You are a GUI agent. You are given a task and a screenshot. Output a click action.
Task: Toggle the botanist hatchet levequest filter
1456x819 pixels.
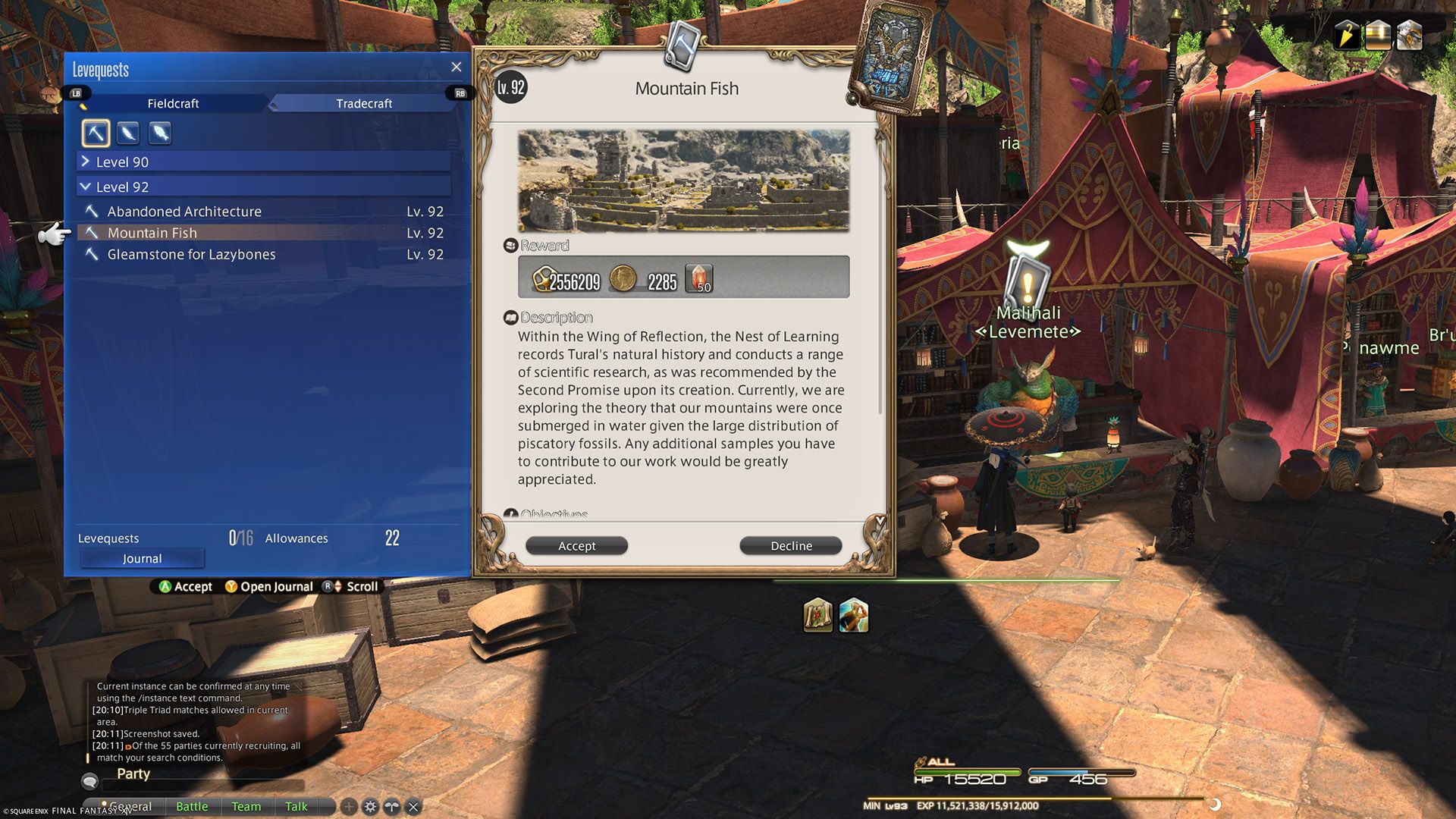pyautogui.click(x=127, y=133)
